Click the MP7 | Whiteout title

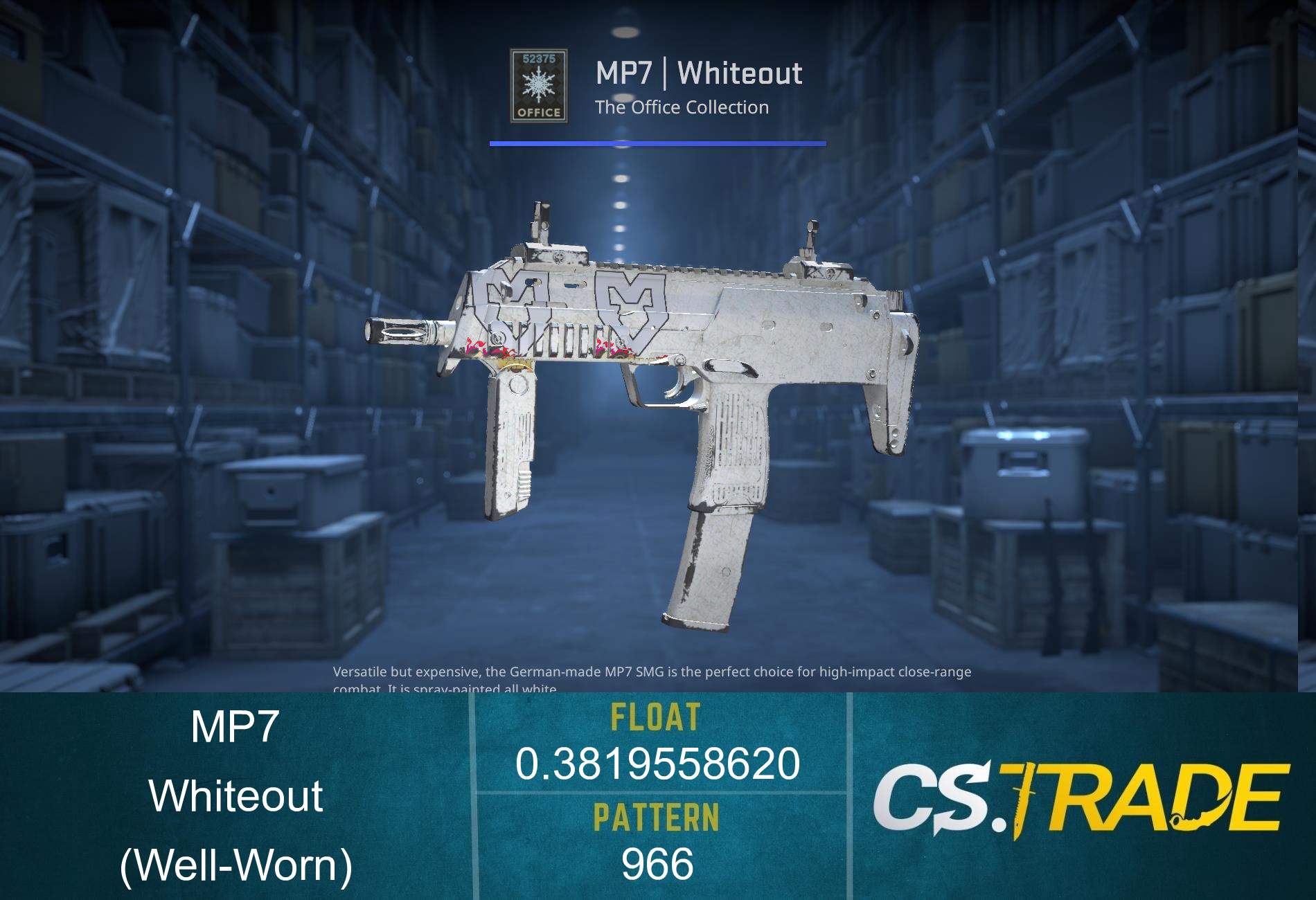[x=700, y=71]
